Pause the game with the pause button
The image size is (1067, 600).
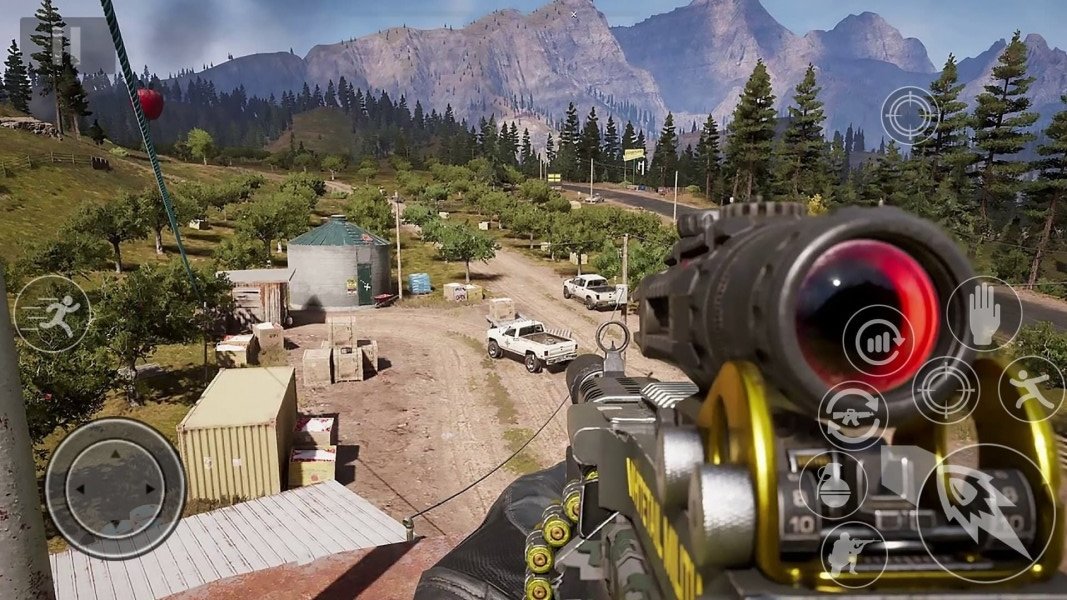point(66,47)
